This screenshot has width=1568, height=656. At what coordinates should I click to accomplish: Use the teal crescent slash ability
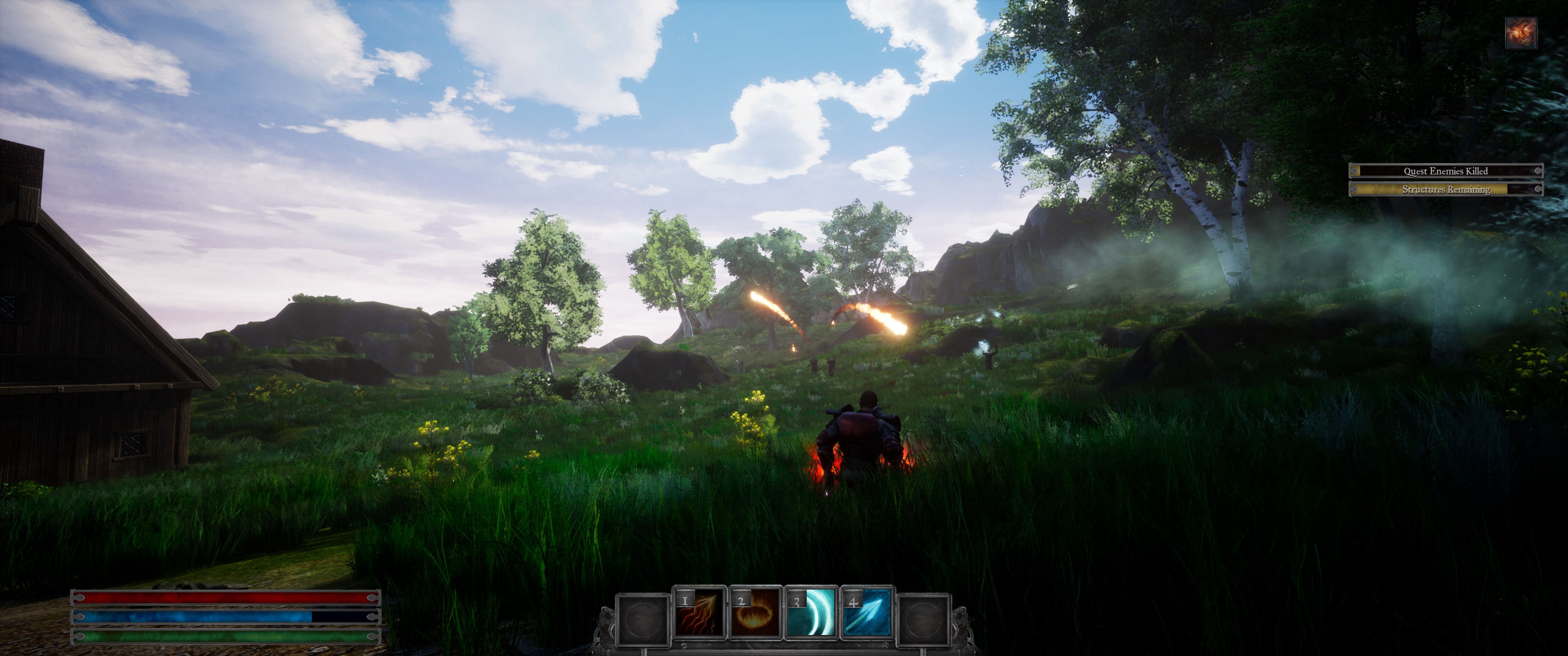tap(811, 613)
